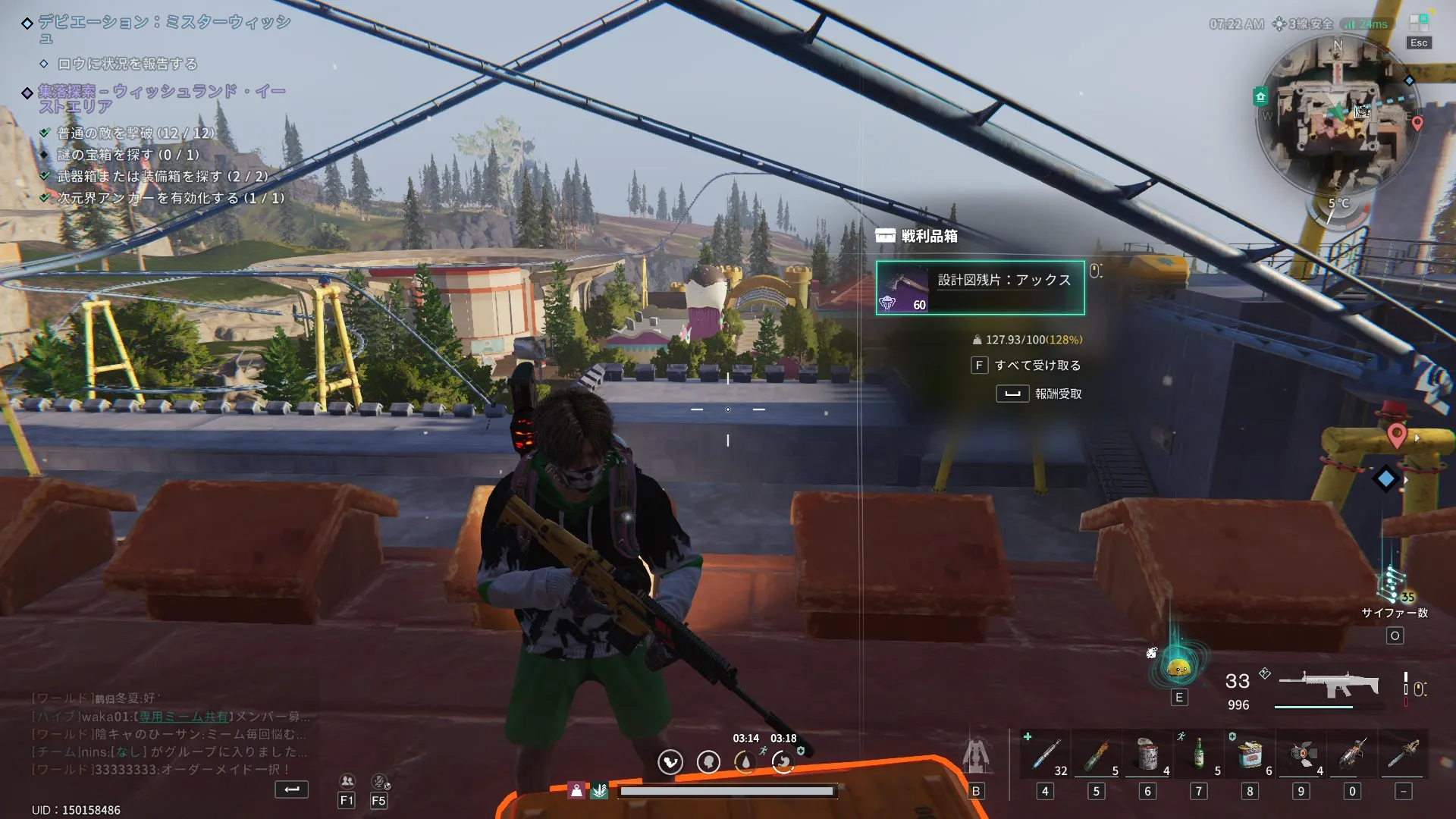Click the 報酬受取 reward claim option
Viewport: 1456px width, 819px height.
pyautogui.click(x=1040, y=394)
